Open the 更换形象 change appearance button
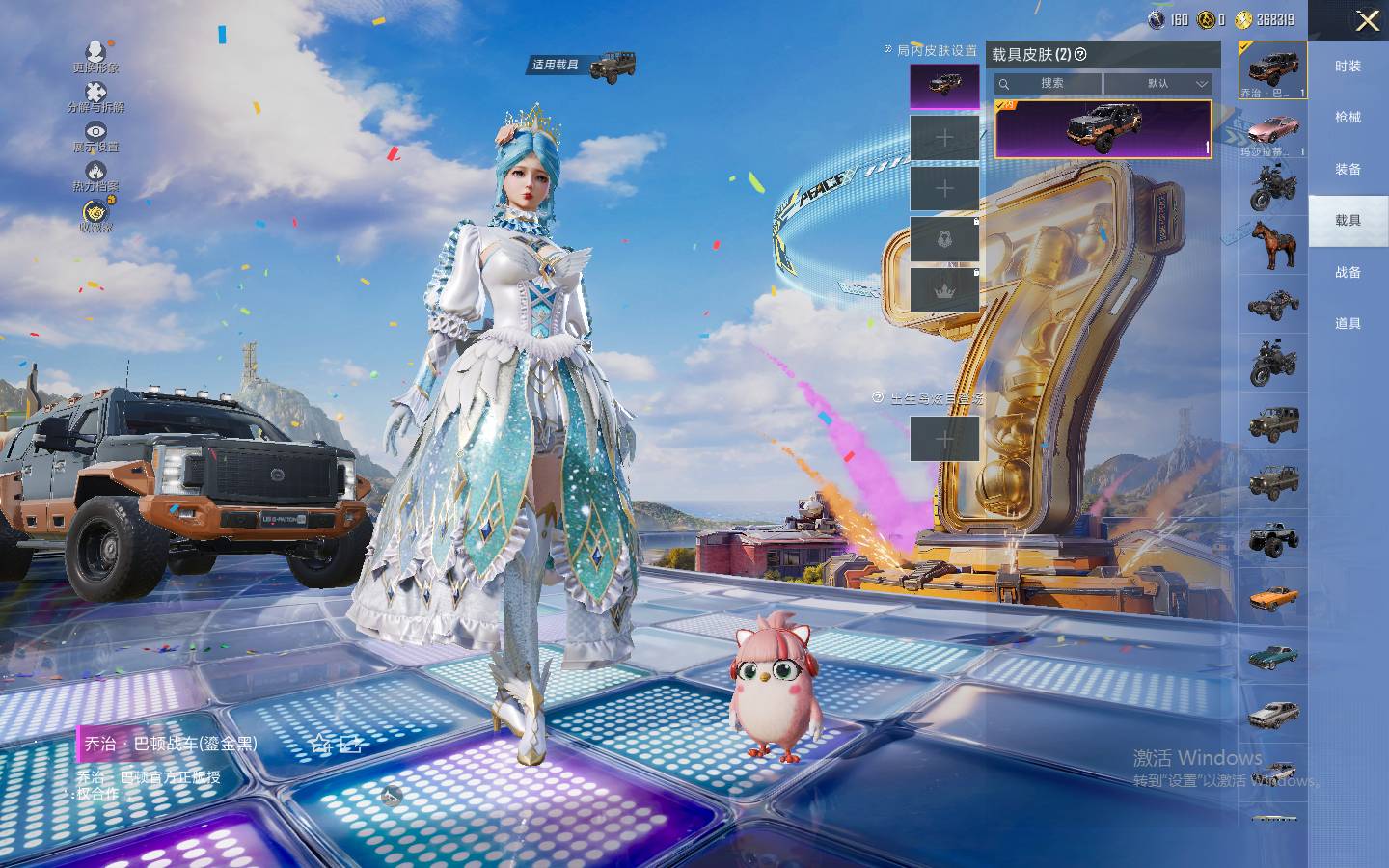Viewport: 1389px width, 868px height. click(x=95, y=55)
